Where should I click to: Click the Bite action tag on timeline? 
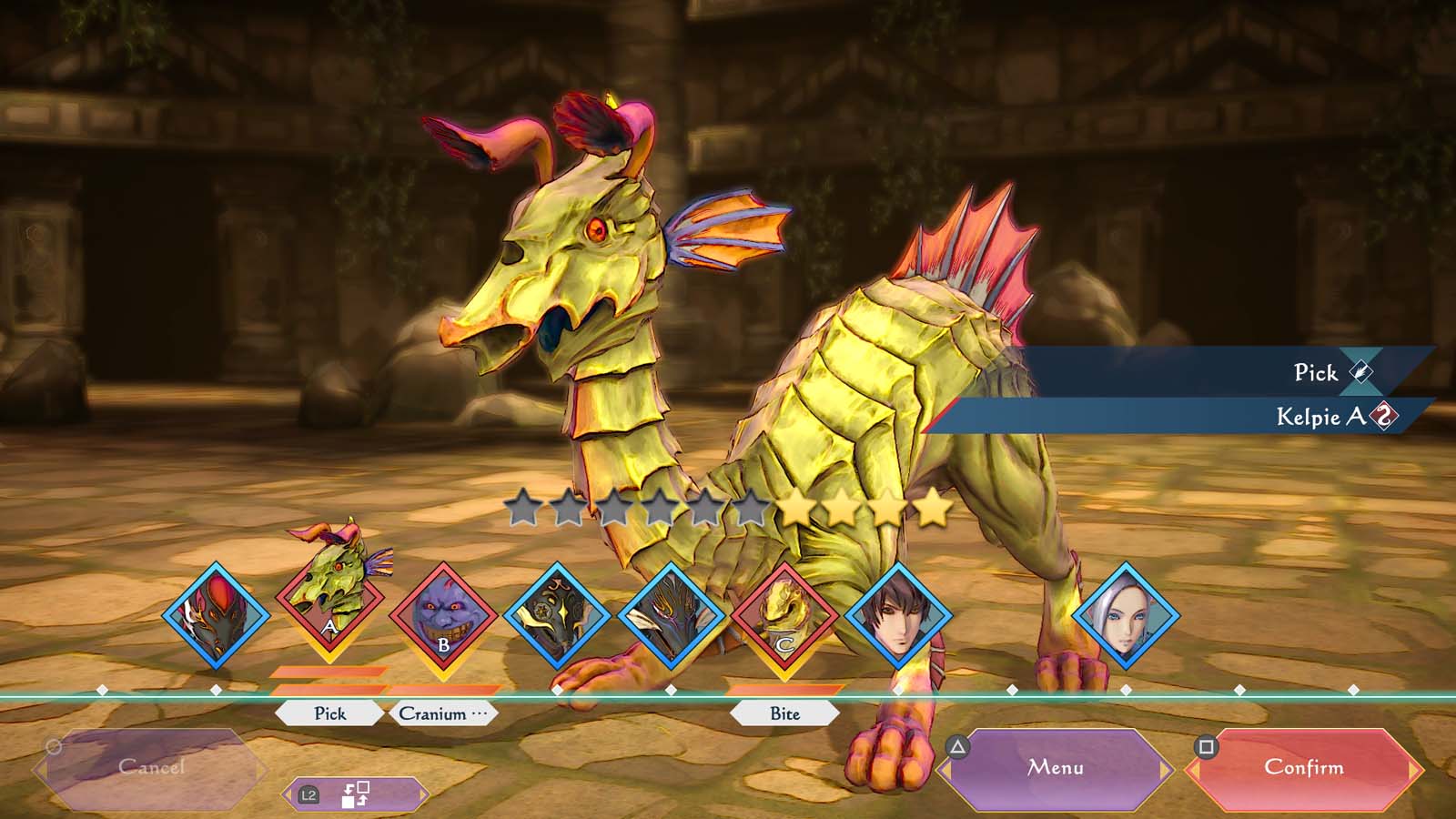click(x=784, y=713)
